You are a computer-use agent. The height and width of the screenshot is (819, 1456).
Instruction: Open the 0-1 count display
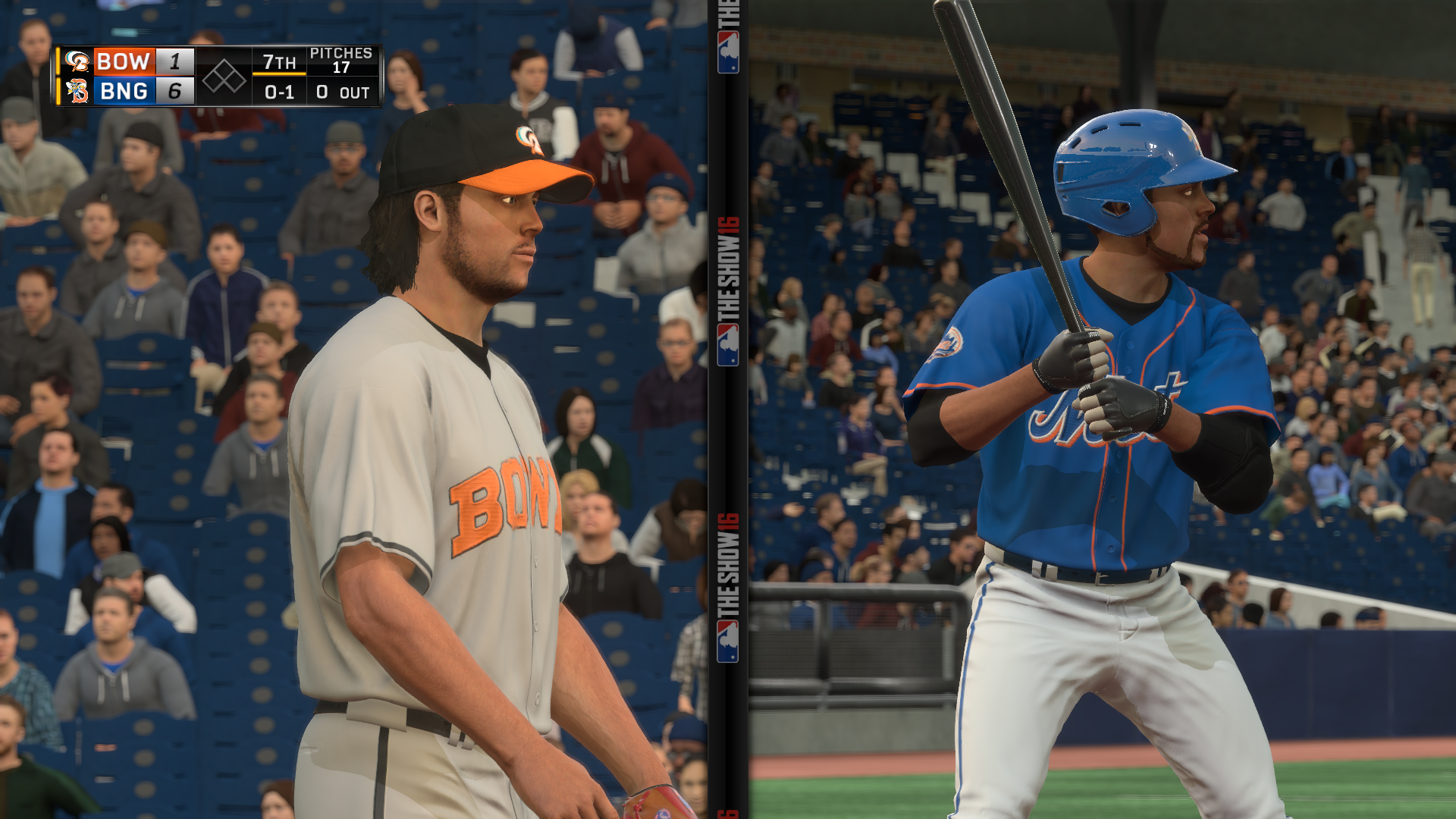click(x=281, y=93)
